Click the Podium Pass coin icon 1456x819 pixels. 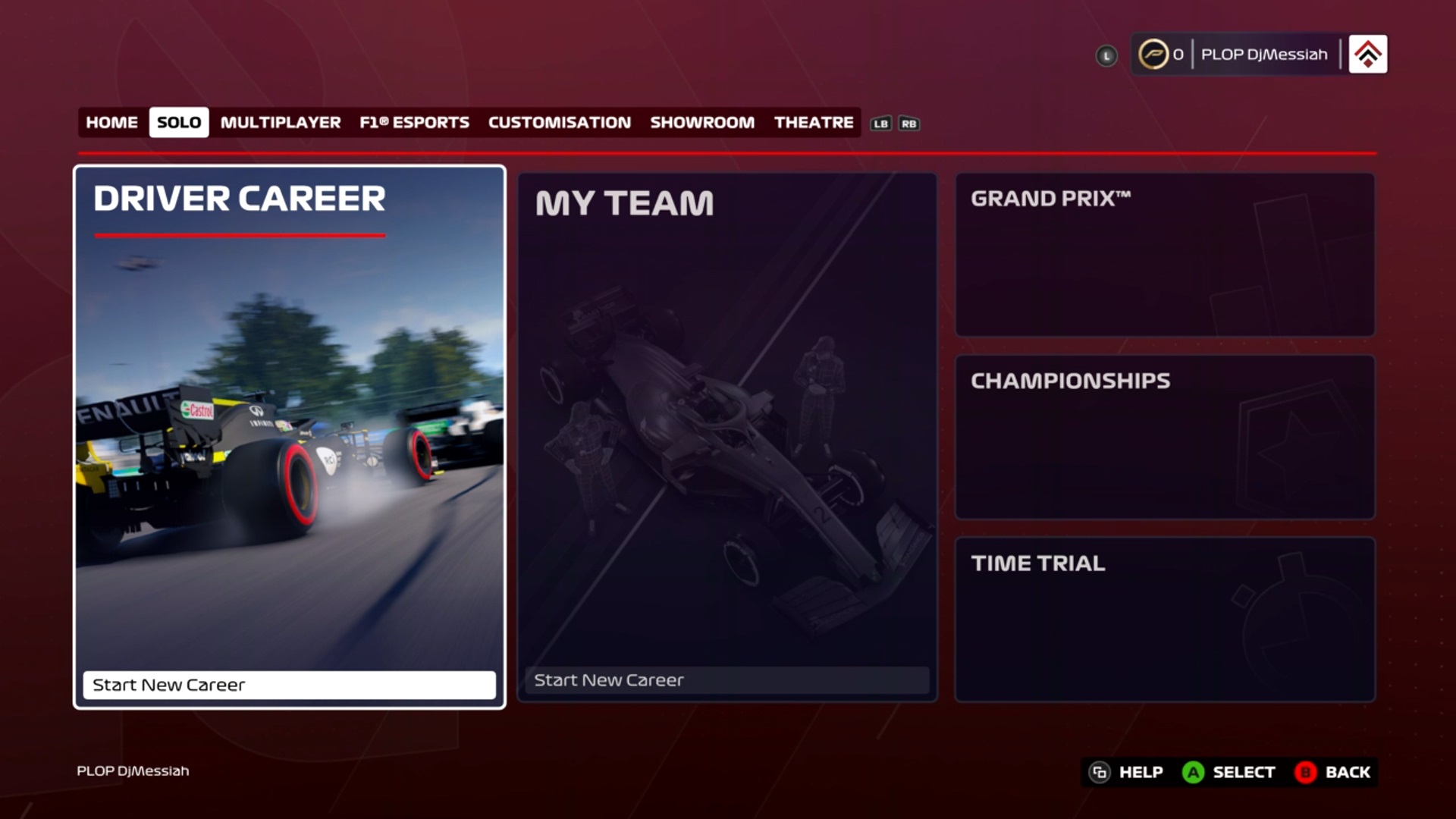pos(1156,54)
